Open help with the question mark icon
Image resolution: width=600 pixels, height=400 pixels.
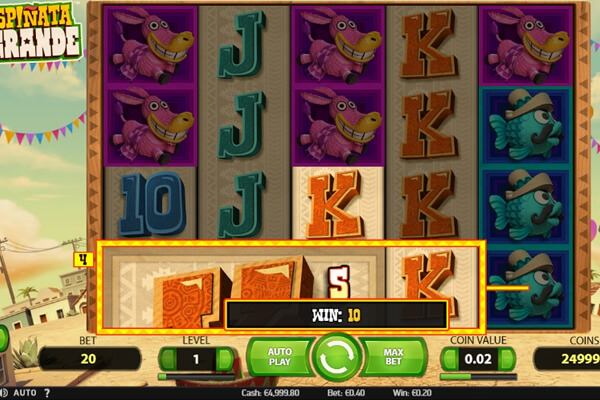point(47,393)
